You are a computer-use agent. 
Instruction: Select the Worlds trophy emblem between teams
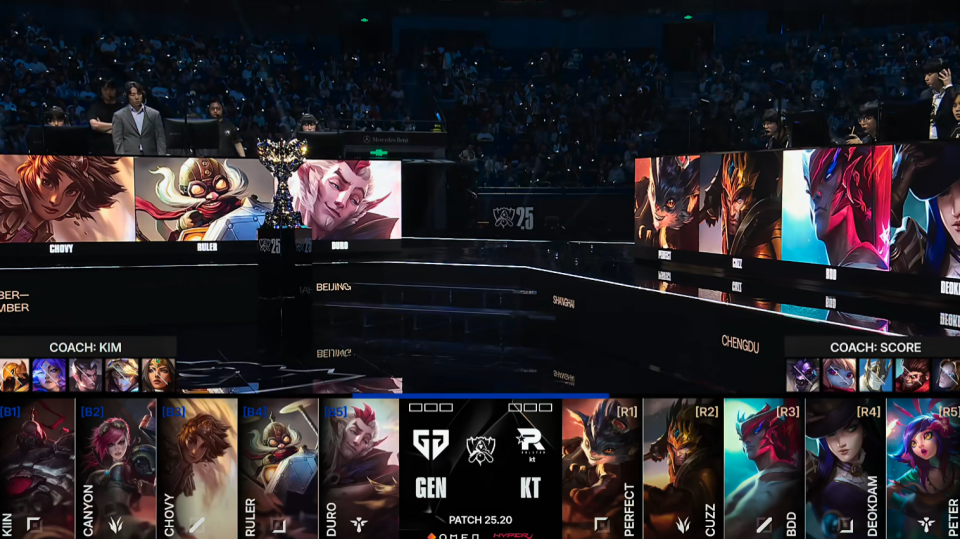pyautogui.click(x=480, y=447)
